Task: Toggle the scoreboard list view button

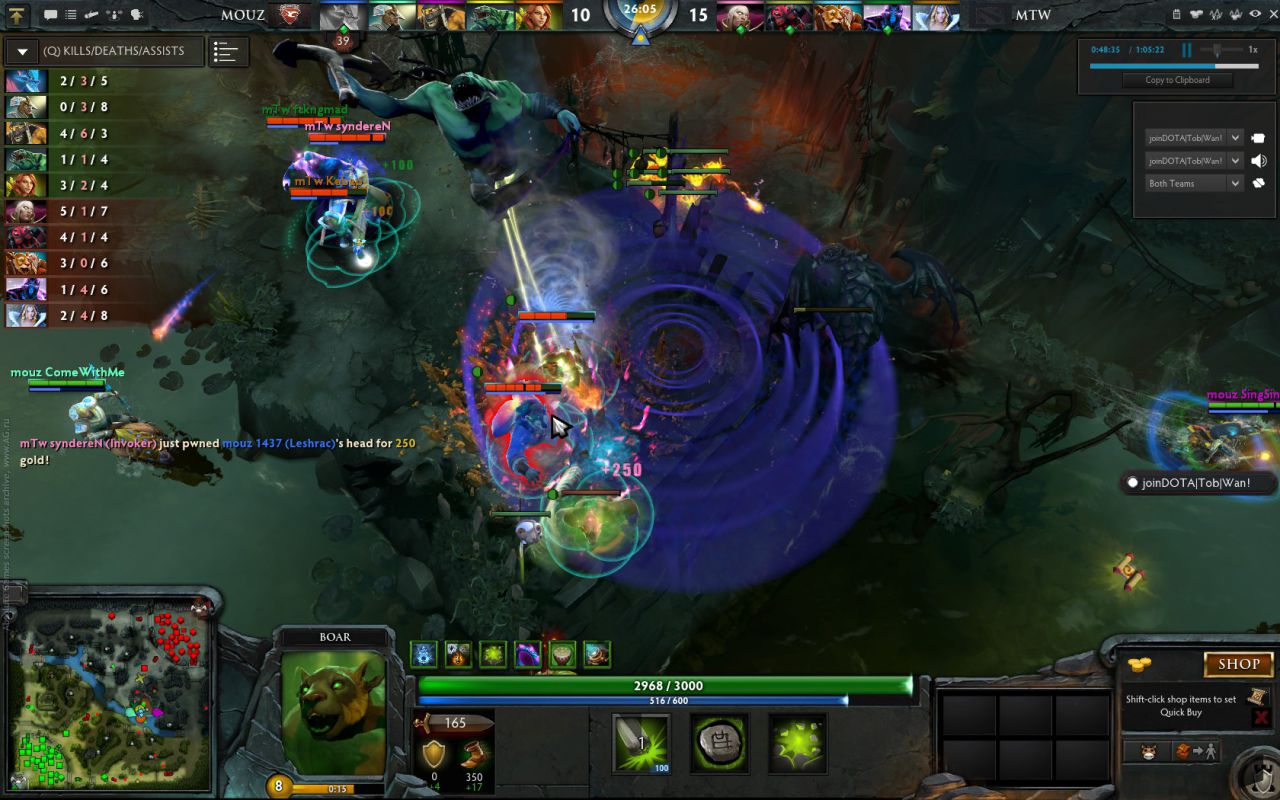Action: (x=228, y=52)
